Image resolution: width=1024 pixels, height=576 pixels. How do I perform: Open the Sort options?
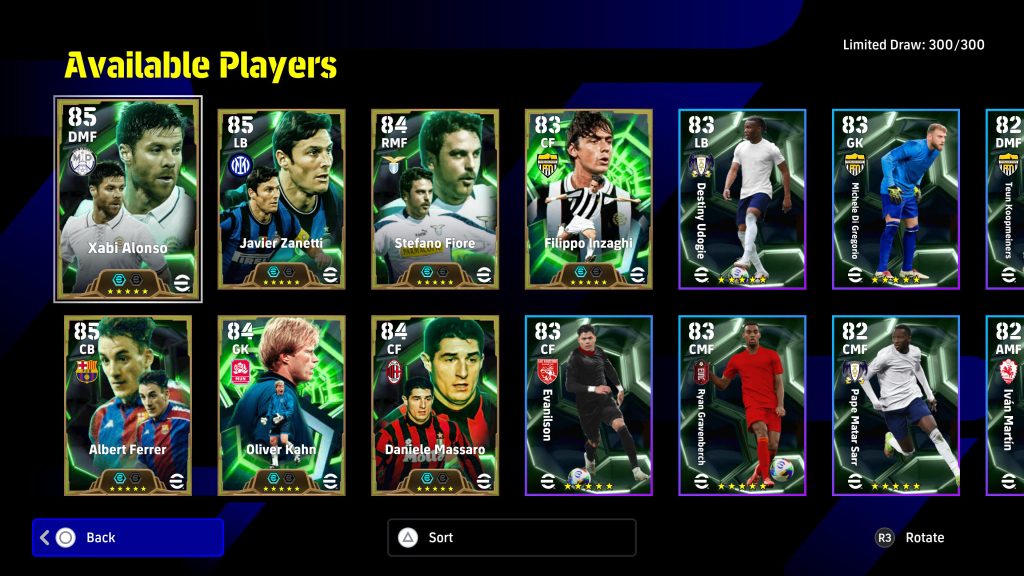pyautogui.click(x=511, y=537)
